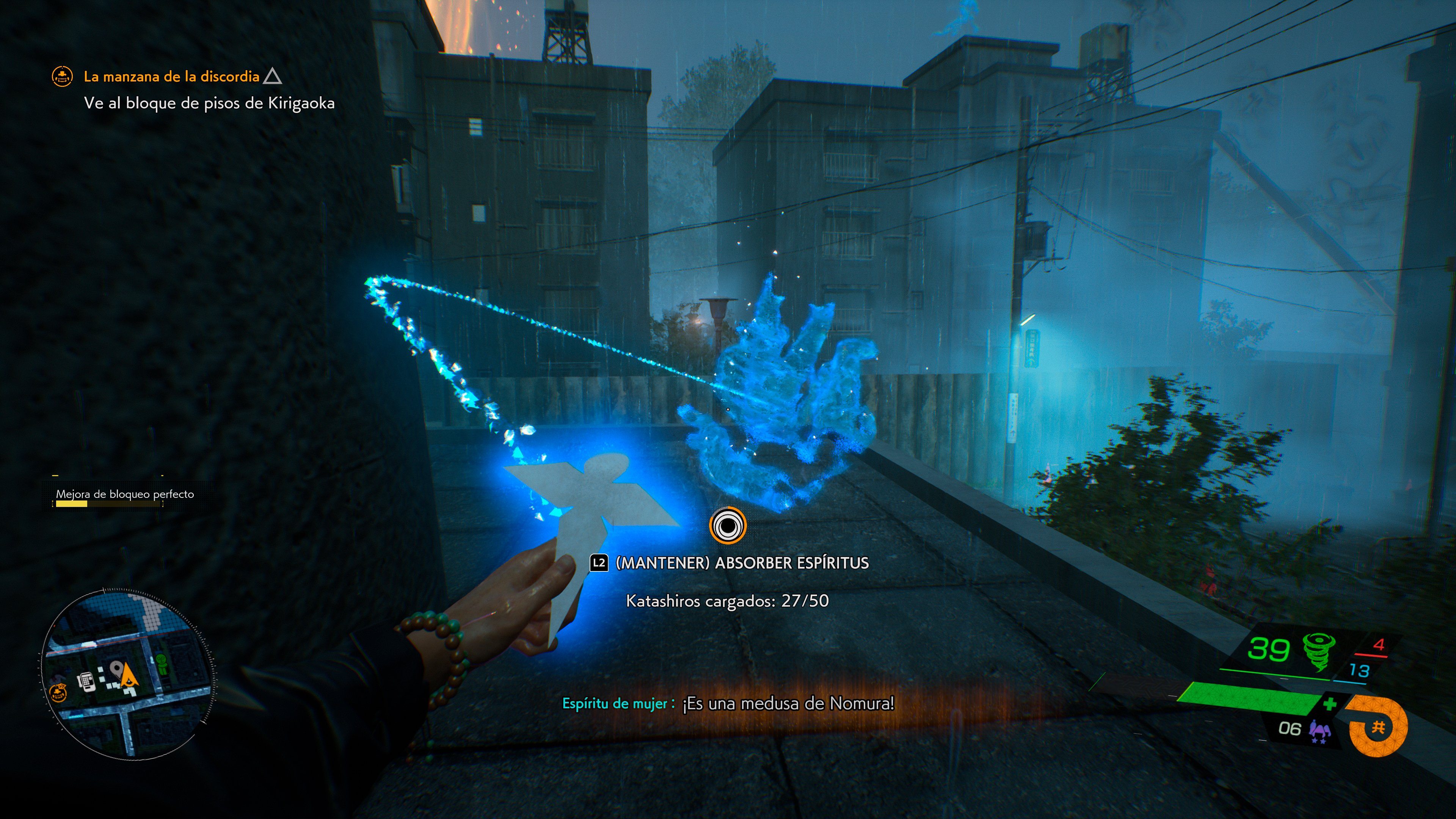Image resolution: width=1456 pixels, height=819 pixels.
Task: Click the orange quest icon beside the mission title
Action: [x=62, y=76]
